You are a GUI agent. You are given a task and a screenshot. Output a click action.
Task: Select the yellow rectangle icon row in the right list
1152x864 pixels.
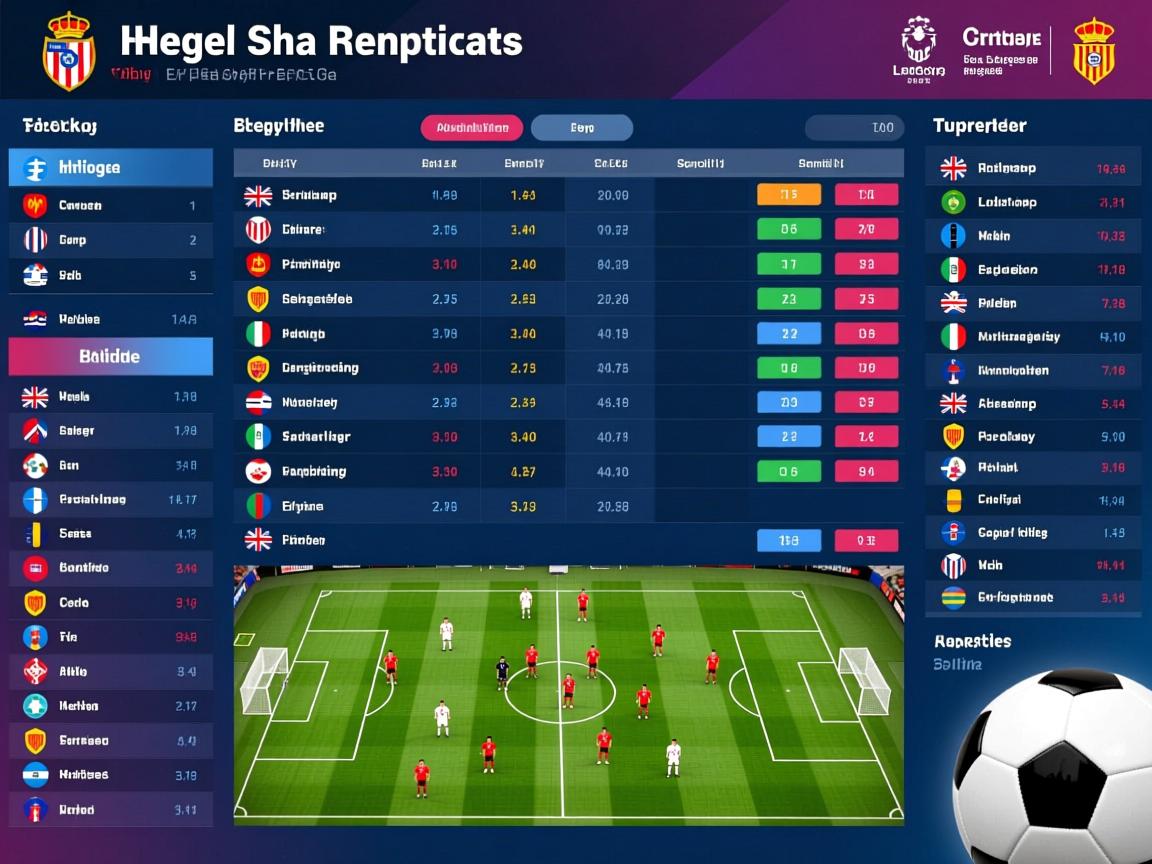pos(1032,499)
